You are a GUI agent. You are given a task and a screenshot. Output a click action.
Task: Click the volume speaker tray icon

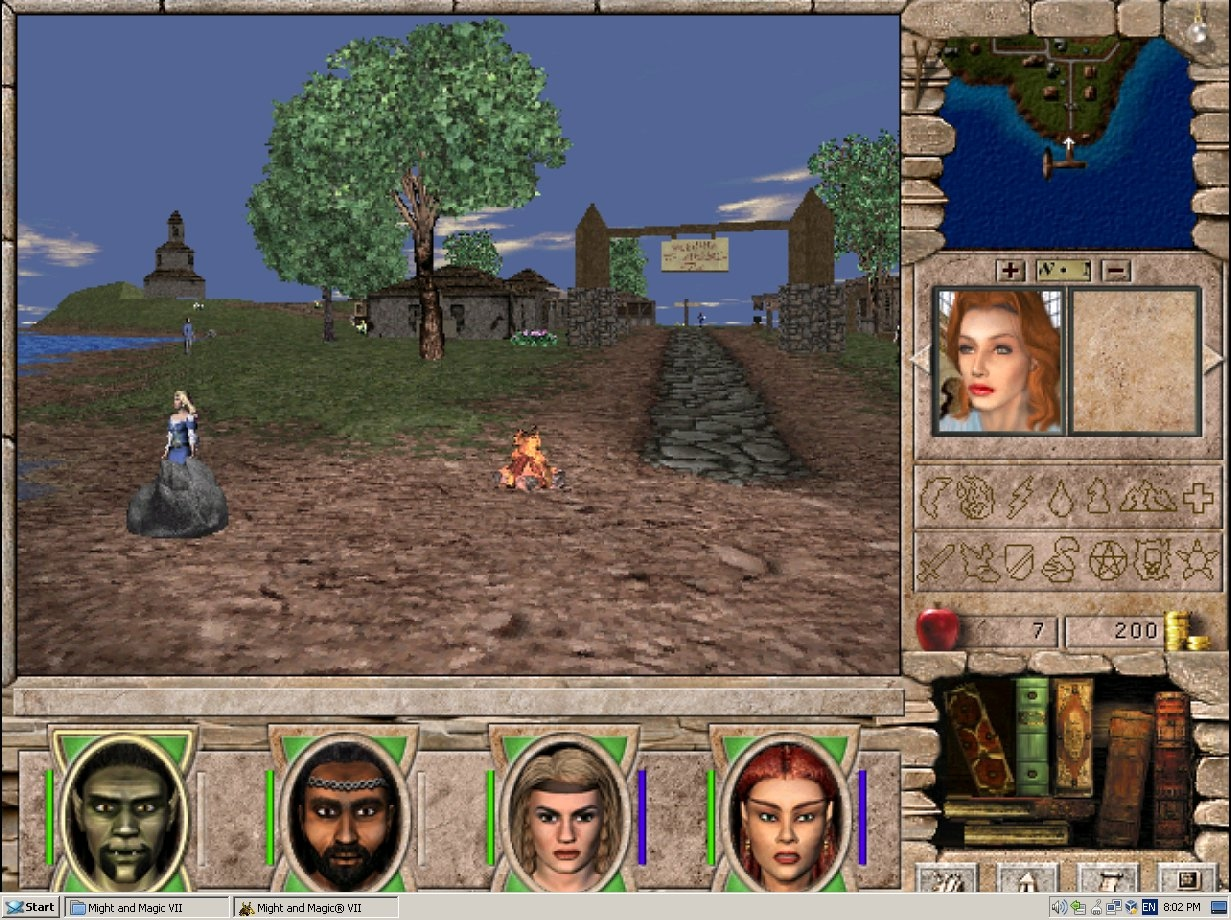tap(1058, 907)
